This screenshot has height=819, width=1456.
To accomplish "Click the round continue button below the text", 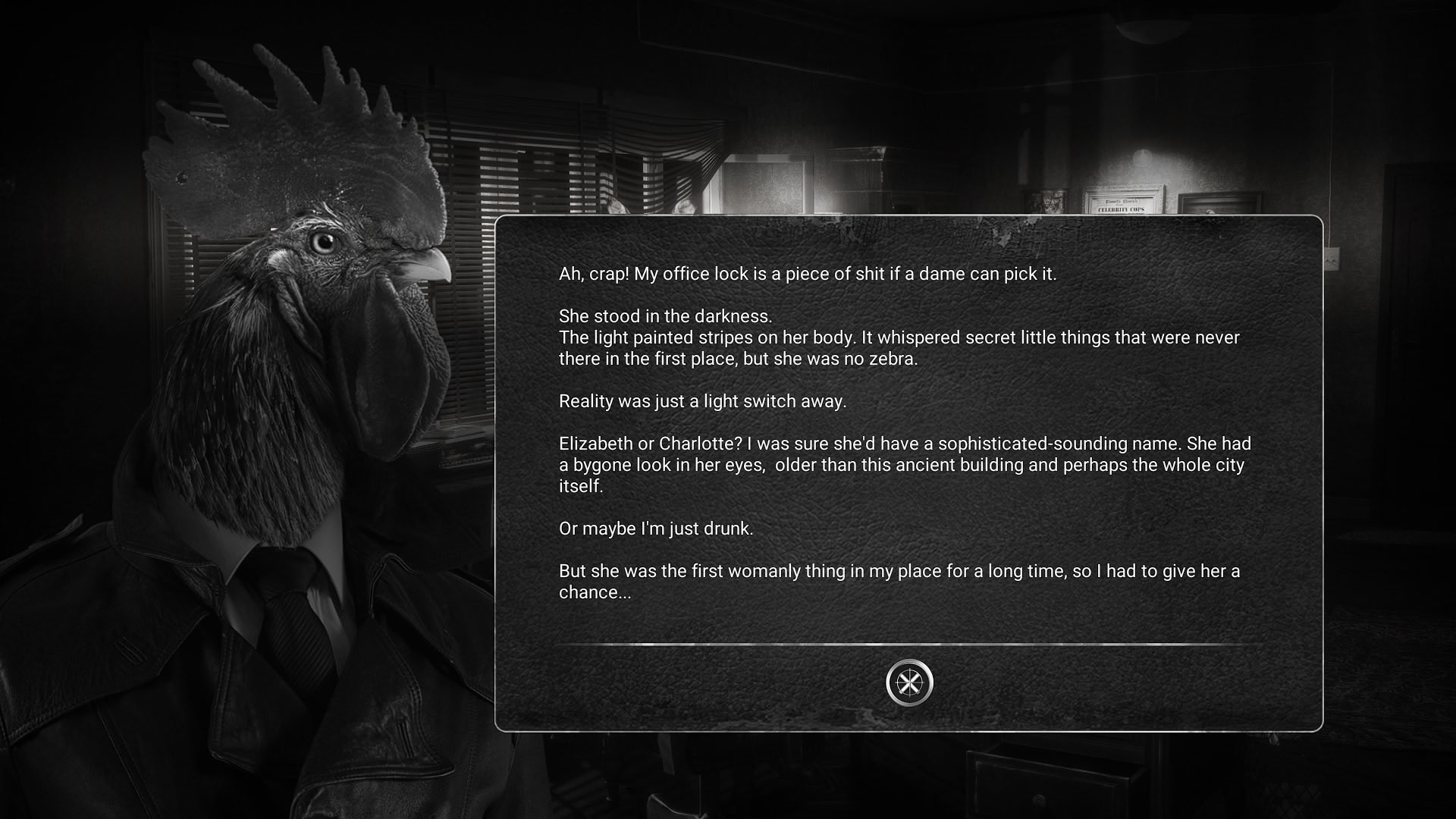I will pos(909,682).
